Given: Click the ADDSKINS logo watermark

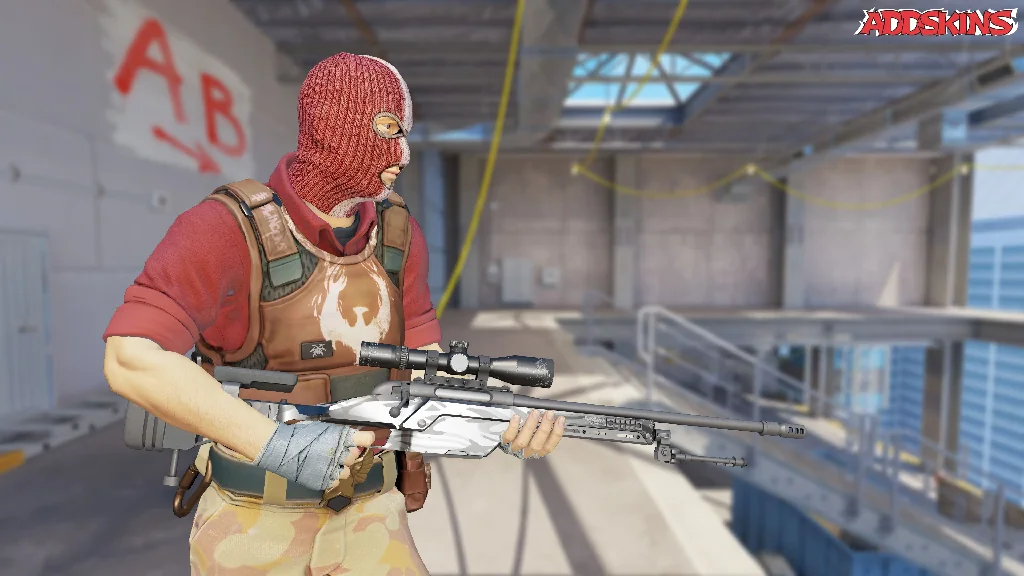Looking at the screenshot, I should coord(936,22).
